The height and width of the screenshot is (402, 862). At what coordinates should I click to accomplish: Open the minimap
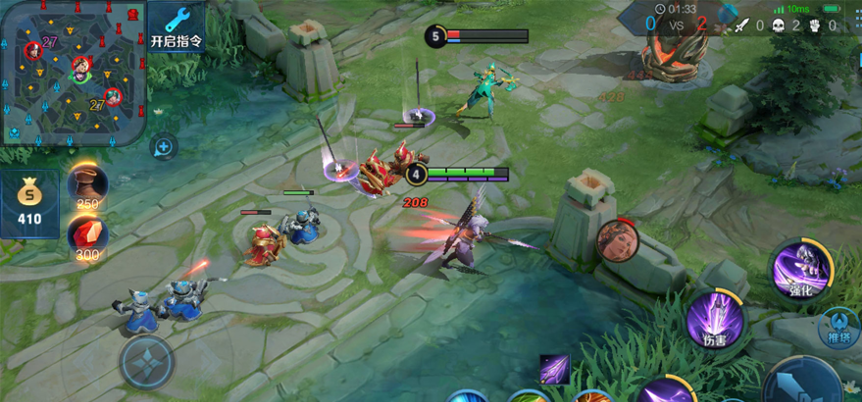coord(70,71)
